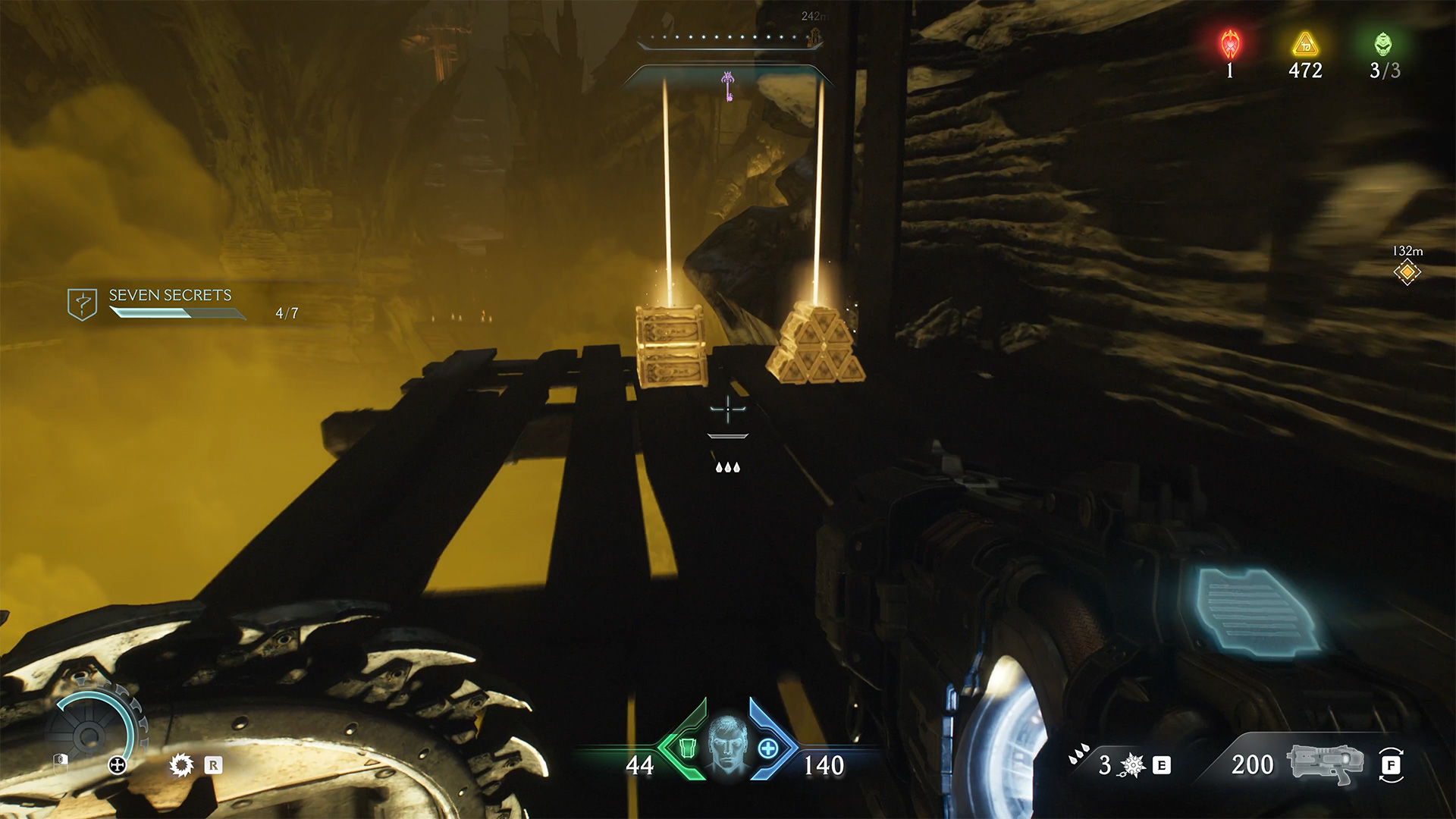Screen dimensions: 1456x819
Task: Select the equipped weapon icon
Action: pyautogui.click(x=1324, y=764)
